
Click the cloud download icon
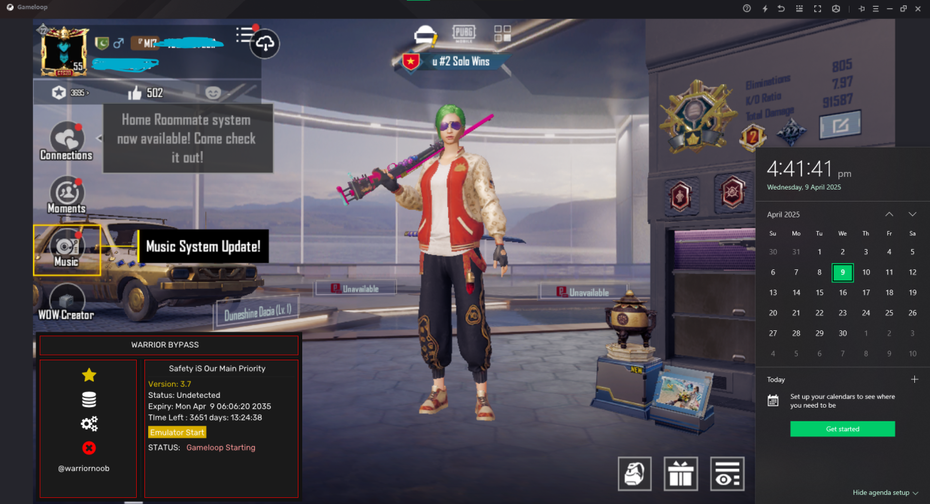pyautogui.click(x=265, y=44)
